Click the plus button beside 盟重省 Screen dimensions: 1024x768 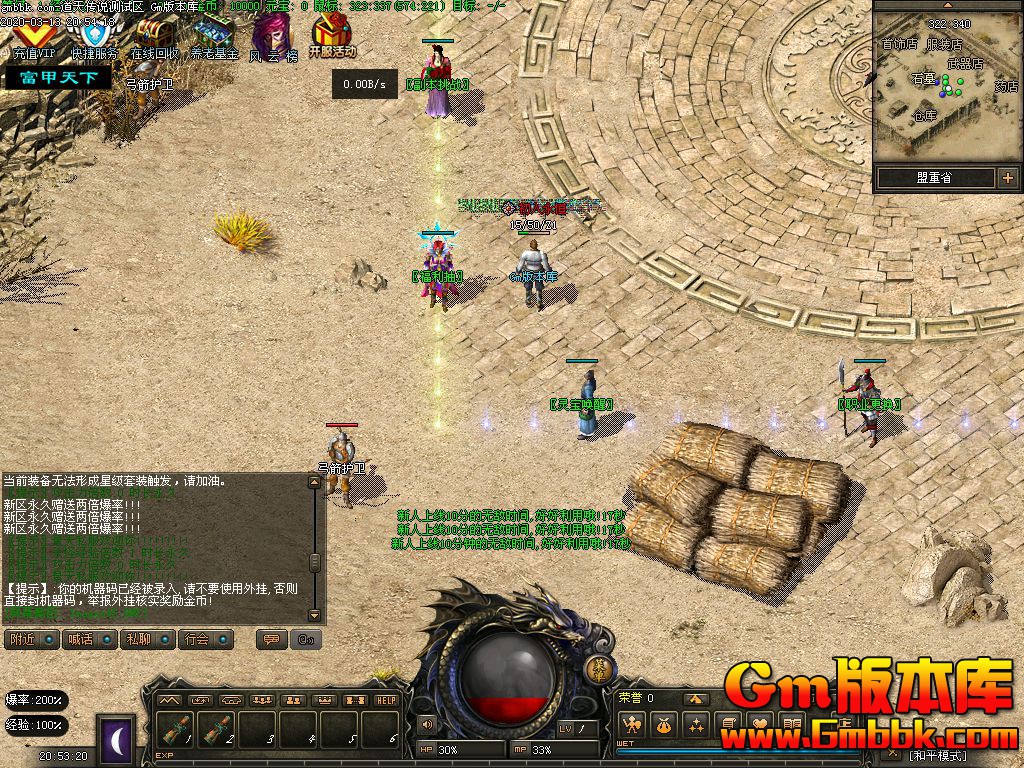click(1006, 179)
